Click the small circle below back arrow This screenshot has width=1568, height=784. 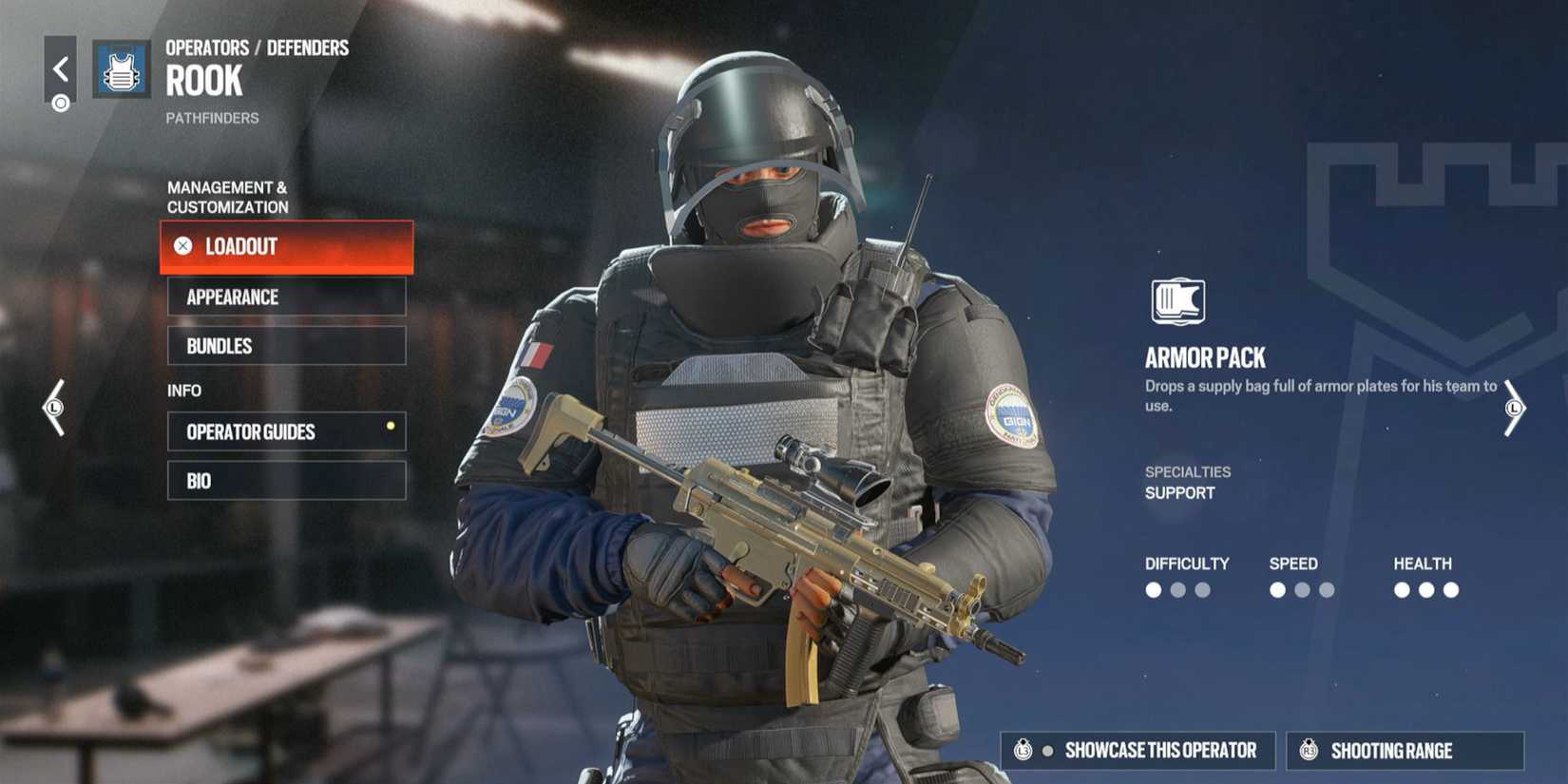(x=61, y=101)
